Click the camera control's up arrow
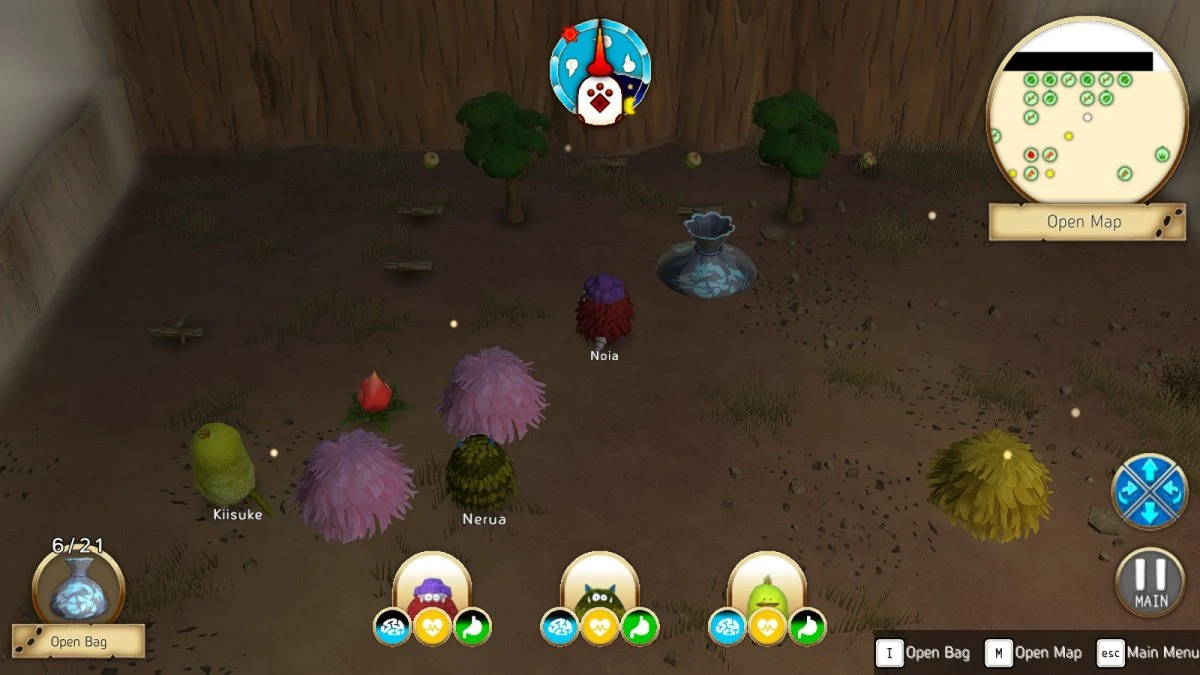 [x=1149, y=469]
